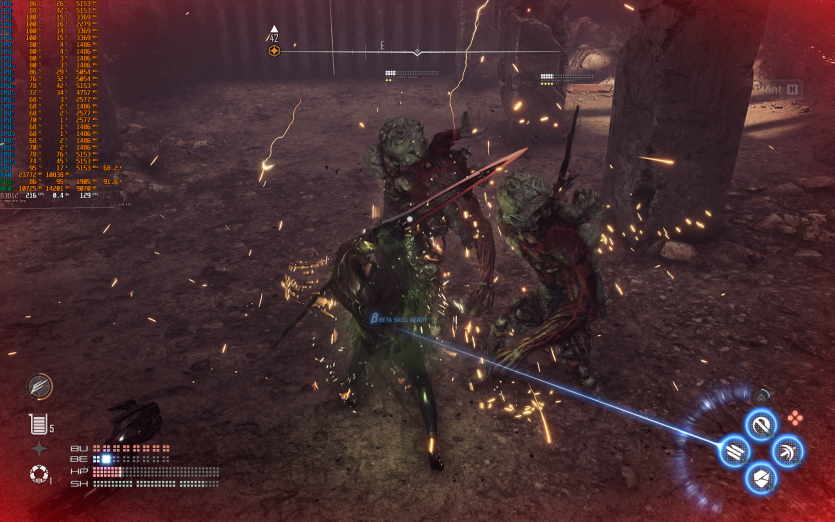The image size is (835, 522).
Task: Select the ring-shaped consumable item icon
Action: pos(39,473)
